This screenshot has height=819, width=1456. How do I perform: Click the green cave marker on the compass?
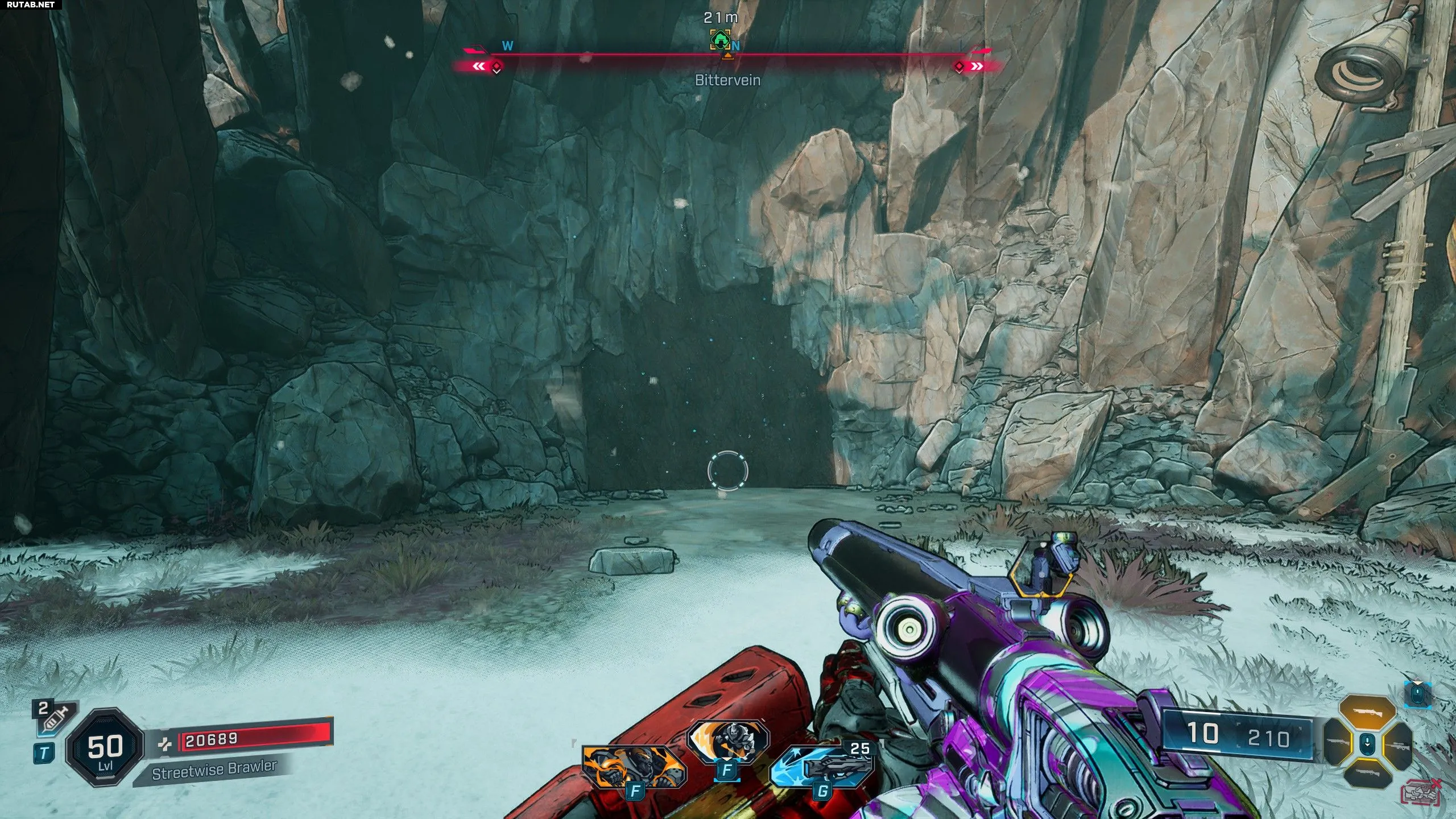[x=721, y=40]
